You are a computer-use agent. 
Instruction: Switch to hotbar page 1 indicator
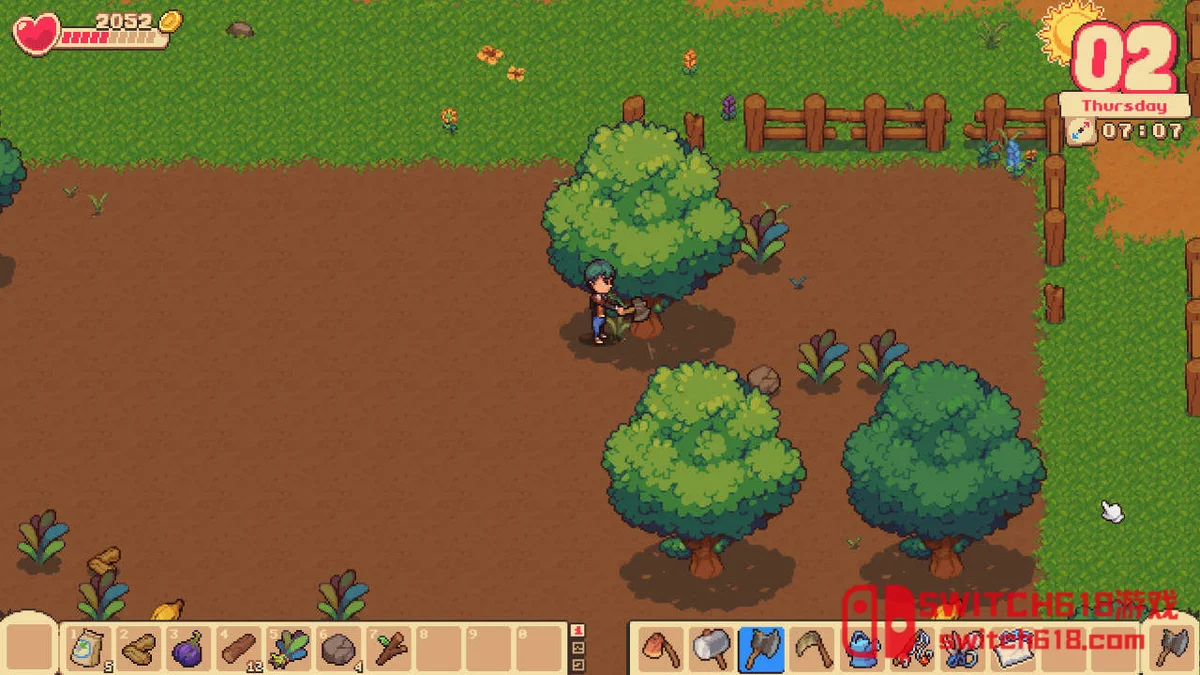(577, 631)
